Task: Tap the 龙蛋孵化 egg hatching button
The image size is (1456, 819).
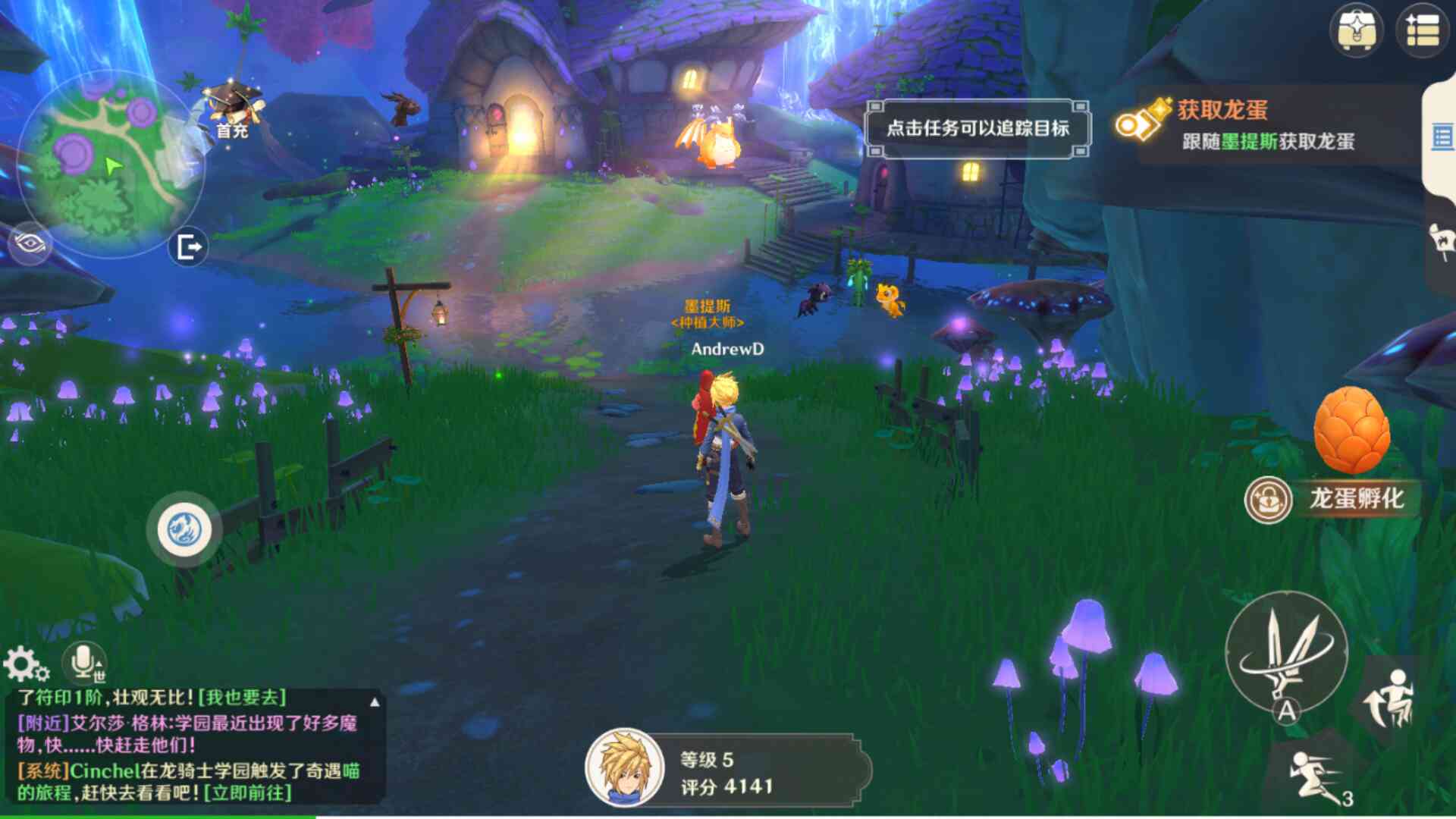Action: tap(1333, 499)
